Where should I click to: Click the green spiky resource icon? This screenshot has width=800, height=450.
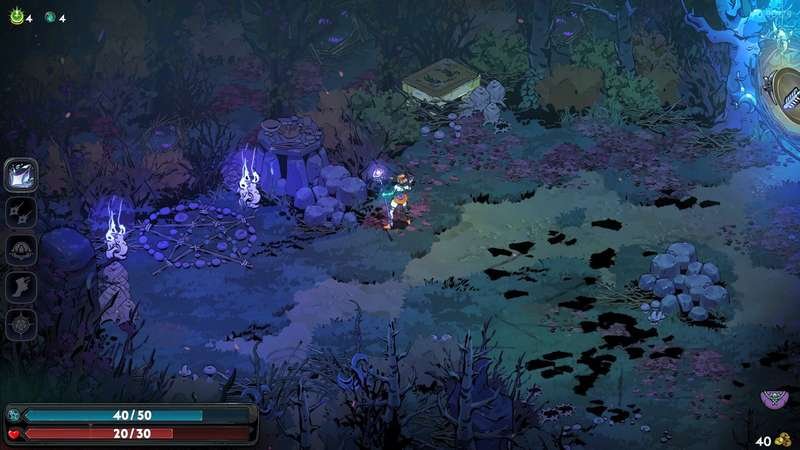click(x=15, y=17)
